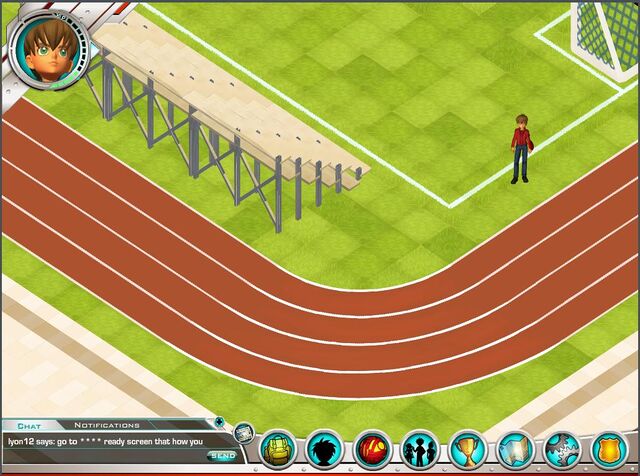The height and width of the screenshot is (476, 640).
Task: Open the backpack inventory
Action: 278,450
